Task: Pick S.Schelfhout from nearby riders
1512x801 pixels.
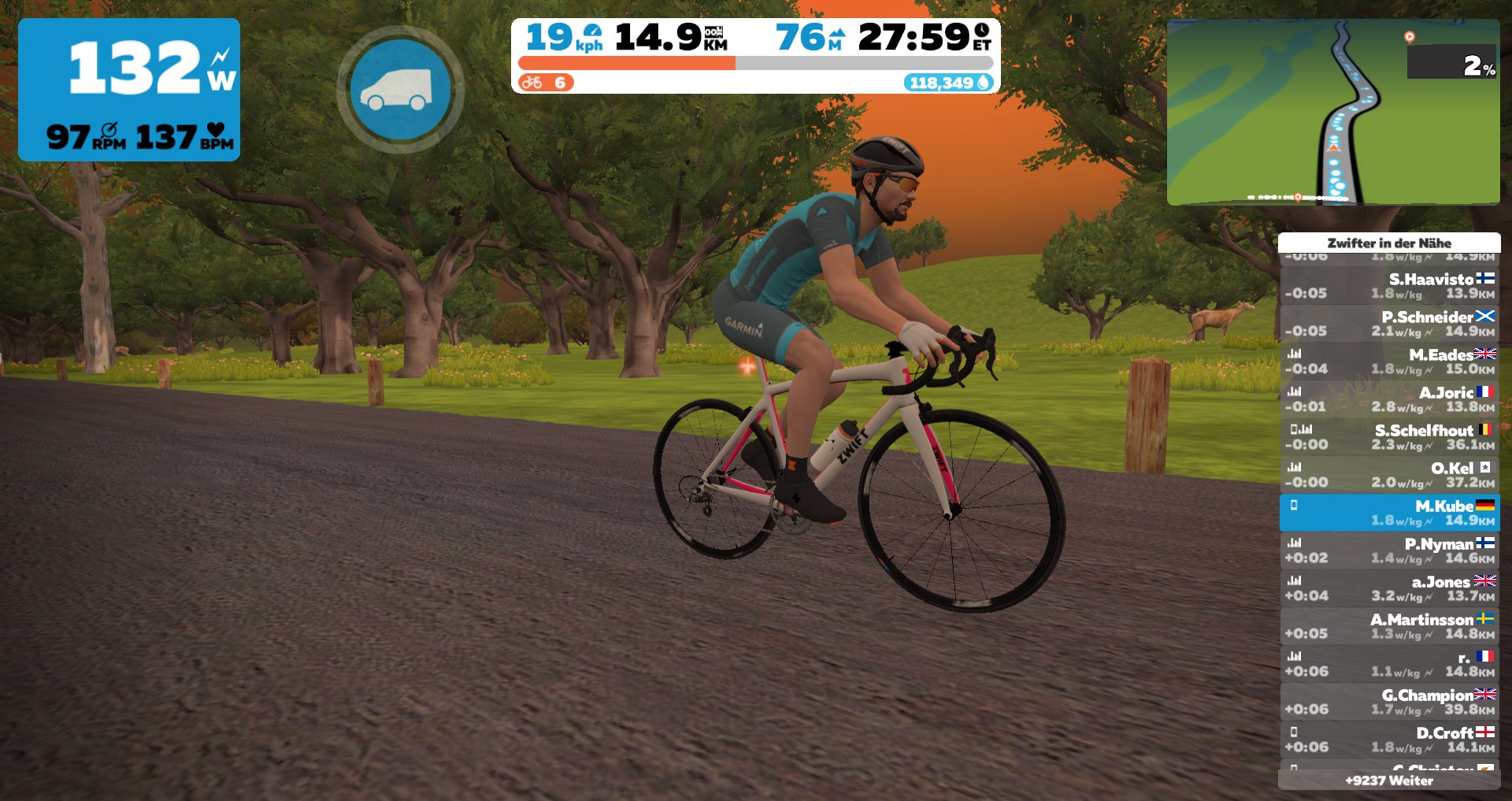Action: pos(1389,437)
